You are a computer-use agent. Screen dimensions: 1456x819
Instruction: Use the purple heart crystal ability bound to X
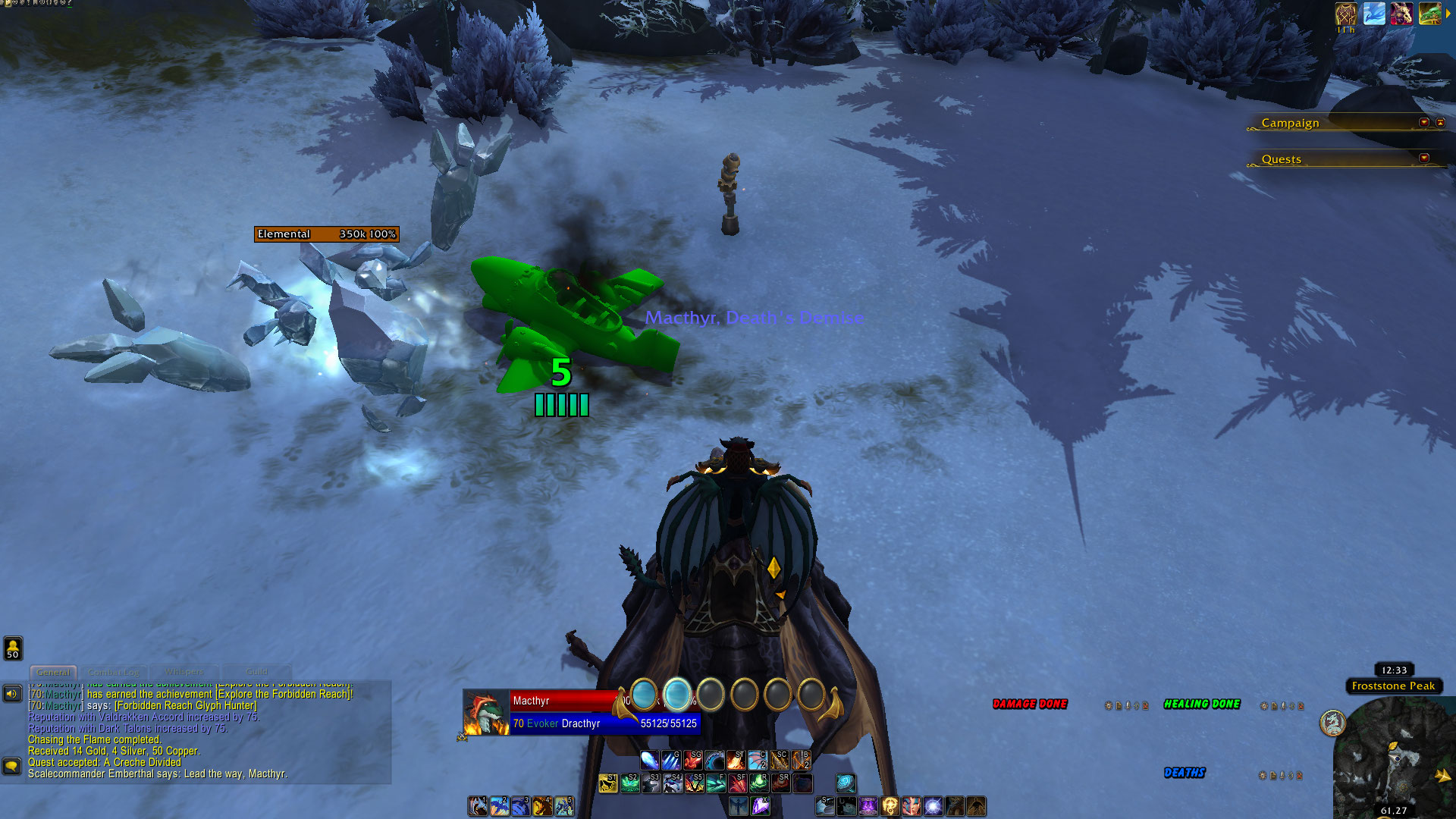[760, 806]
